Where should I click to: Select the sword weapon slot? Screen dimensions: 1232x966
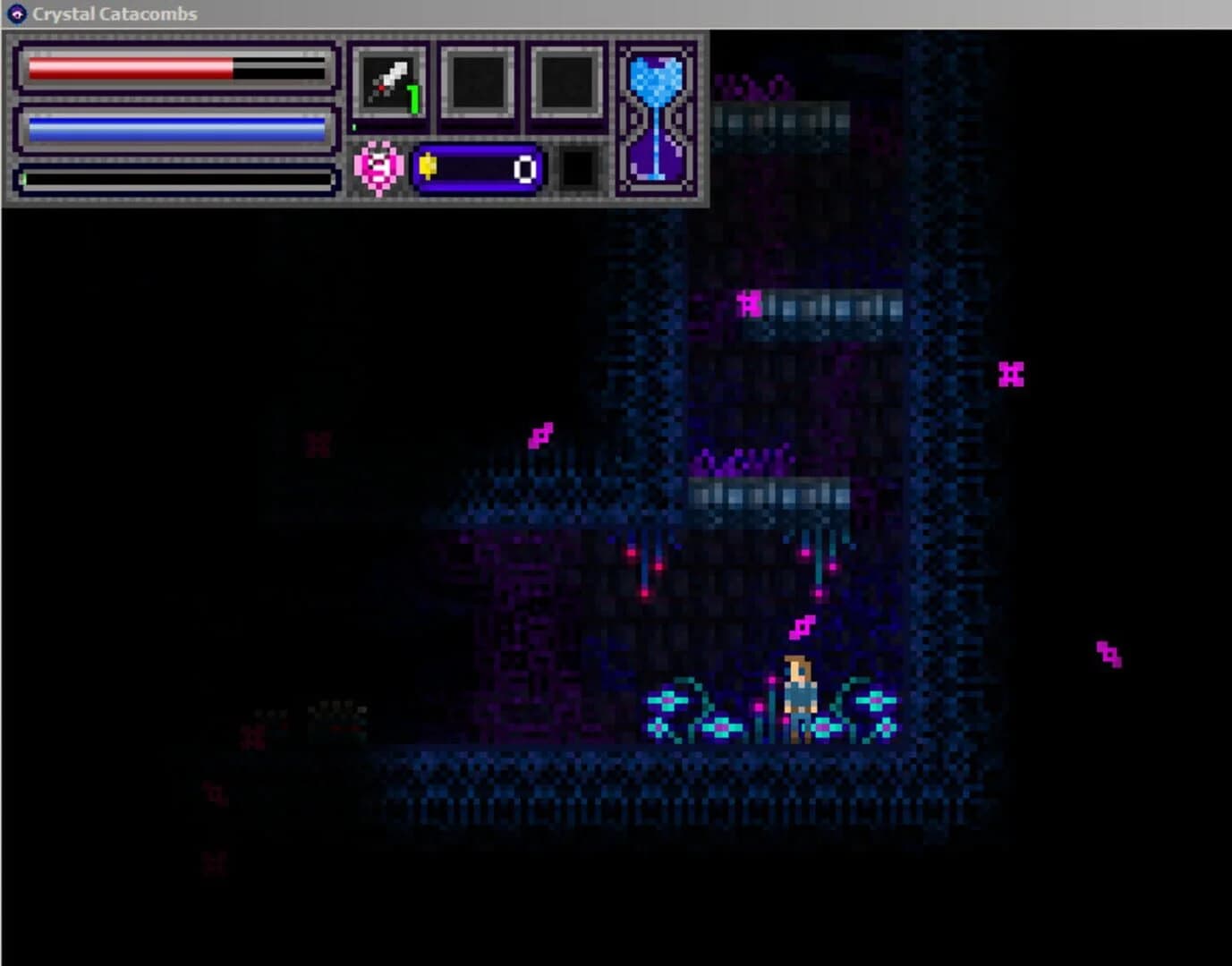point(391,81)
